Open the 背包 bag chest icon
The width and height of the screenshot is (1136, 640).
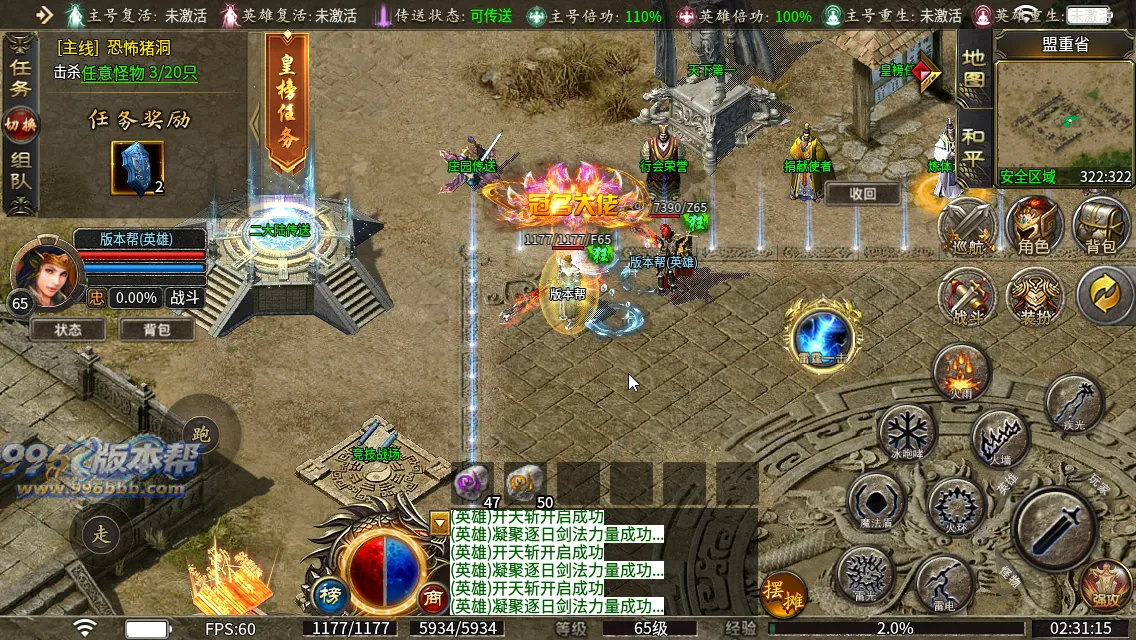click(1100, 224)
